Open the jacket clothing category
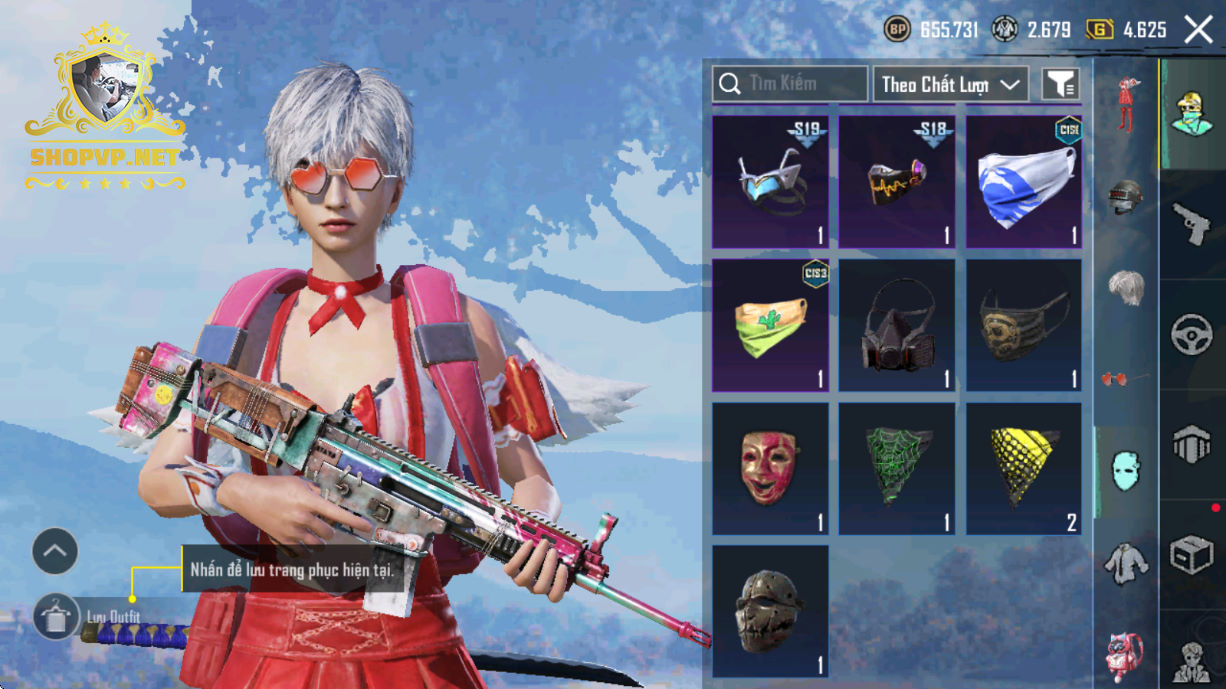 pos(1126,563)
